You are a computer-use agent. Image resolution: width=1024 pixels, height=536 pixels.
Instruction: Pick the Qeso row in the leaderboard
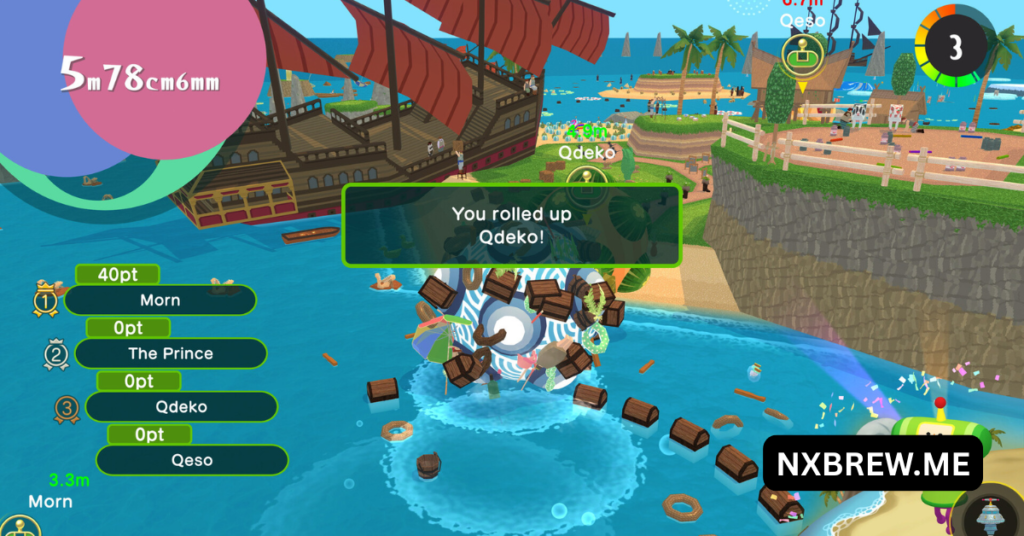(x=190, y=460)
